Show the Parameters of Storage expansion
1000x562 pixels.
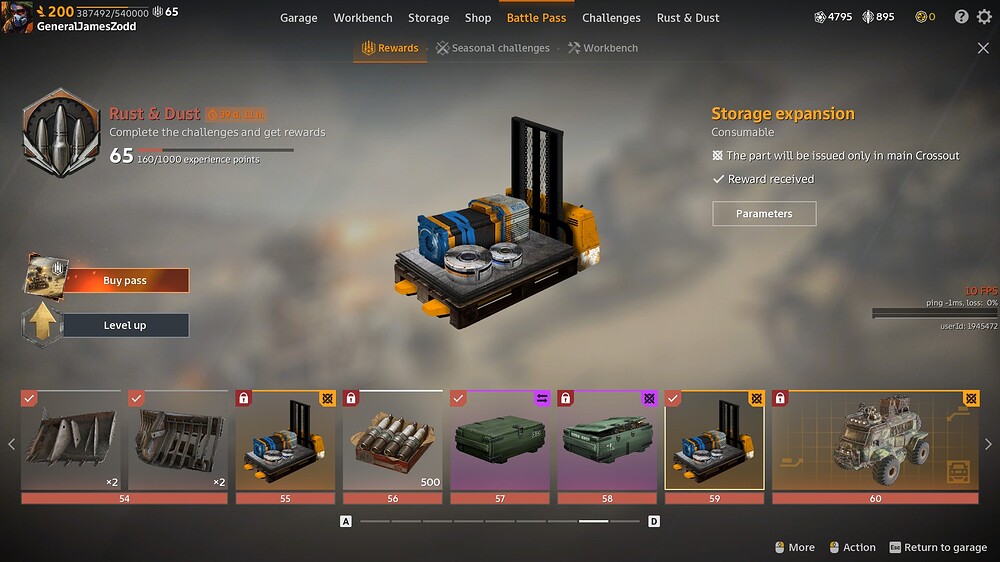coord(764,214)
